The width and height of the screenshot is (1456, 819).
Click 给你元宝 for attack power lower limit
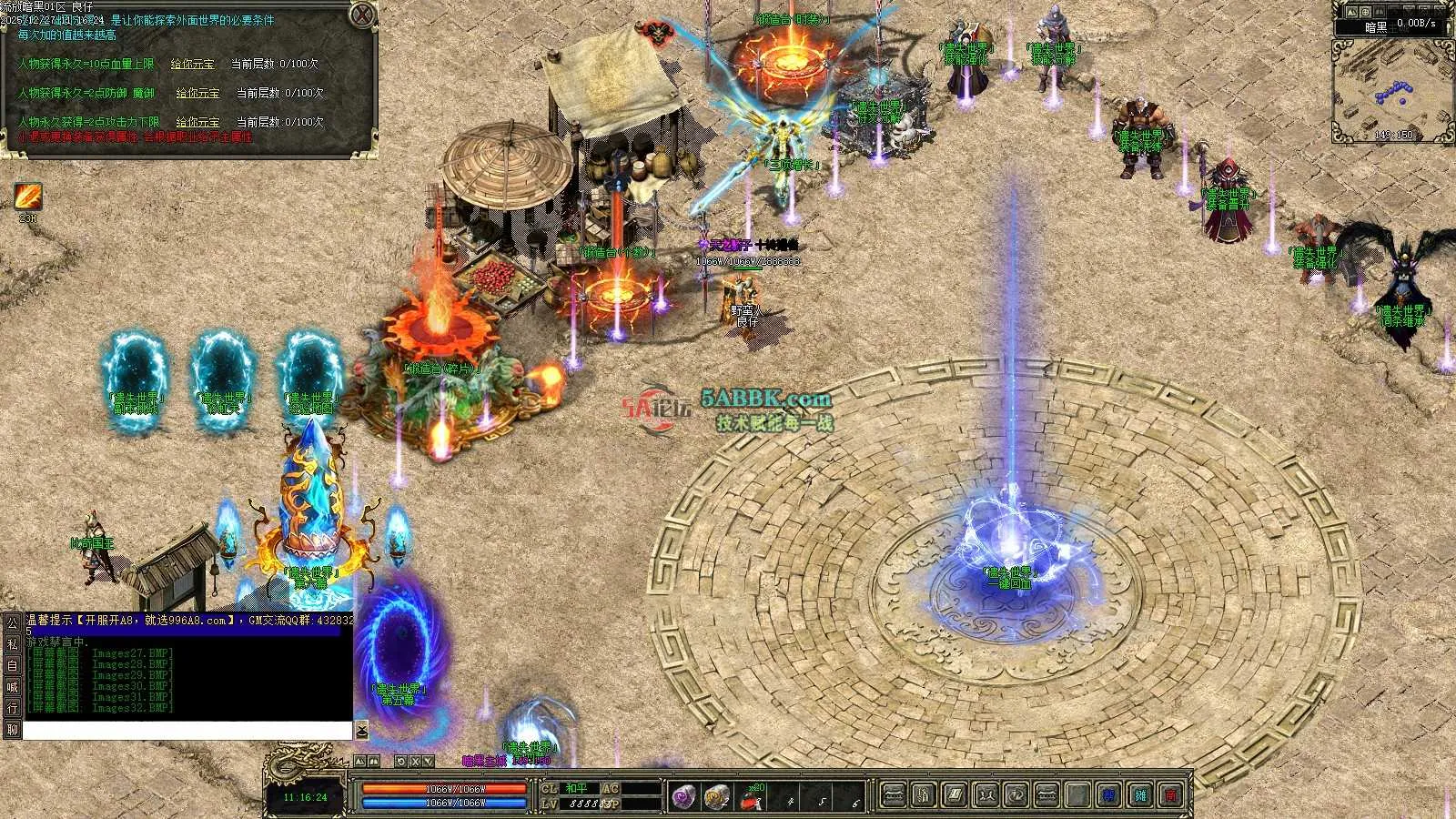(x=197, y=122)
